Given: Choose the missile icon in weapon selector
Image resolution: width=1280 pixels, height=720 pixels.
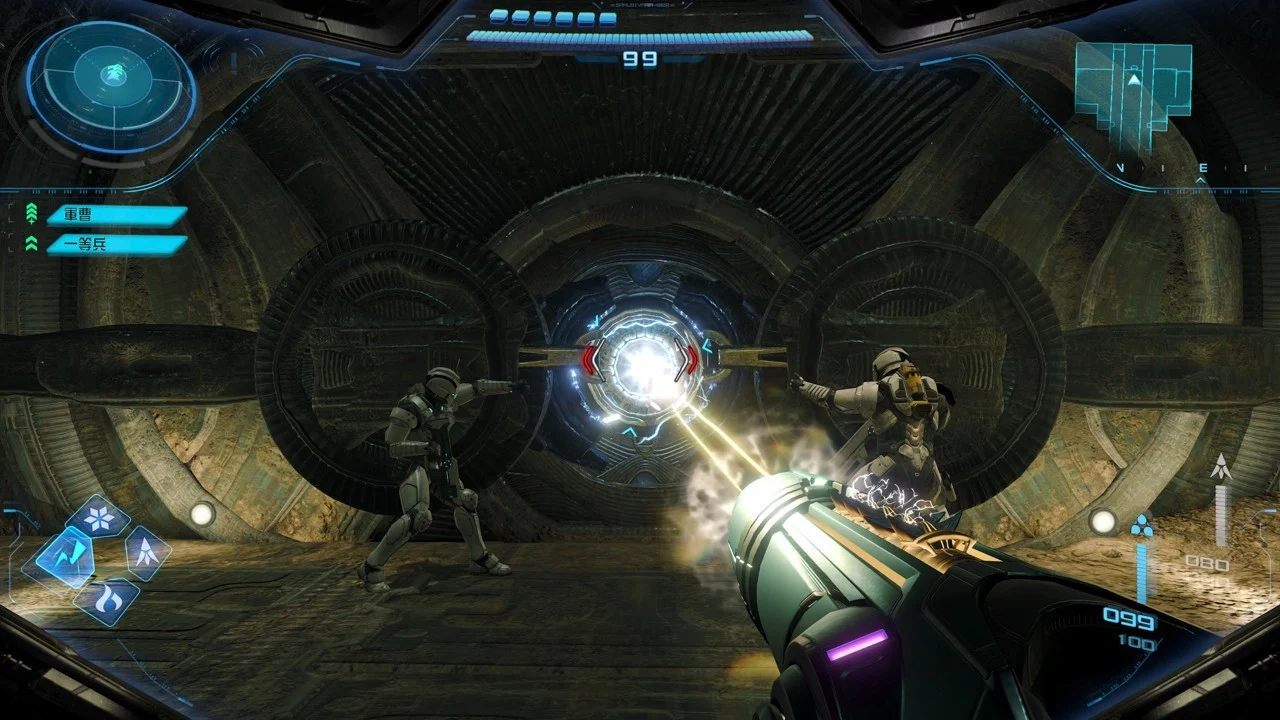Looking at the screenshot, I should (x=145, y=552).
